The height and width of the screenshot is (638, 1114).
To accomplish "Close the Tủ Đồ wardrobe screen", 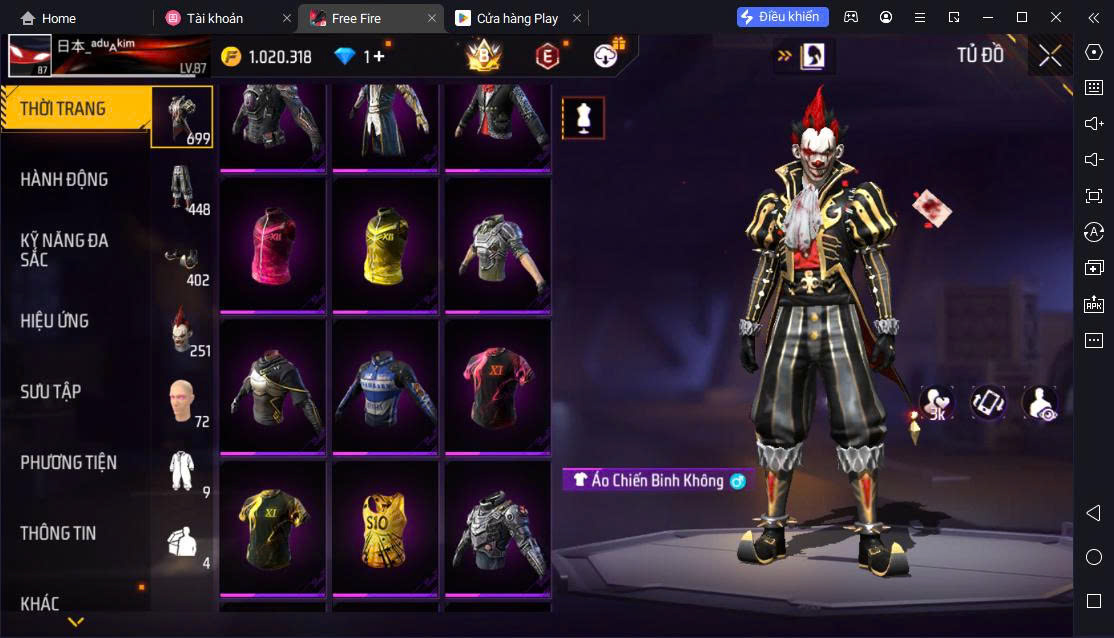I will (x=1050, y=56).
